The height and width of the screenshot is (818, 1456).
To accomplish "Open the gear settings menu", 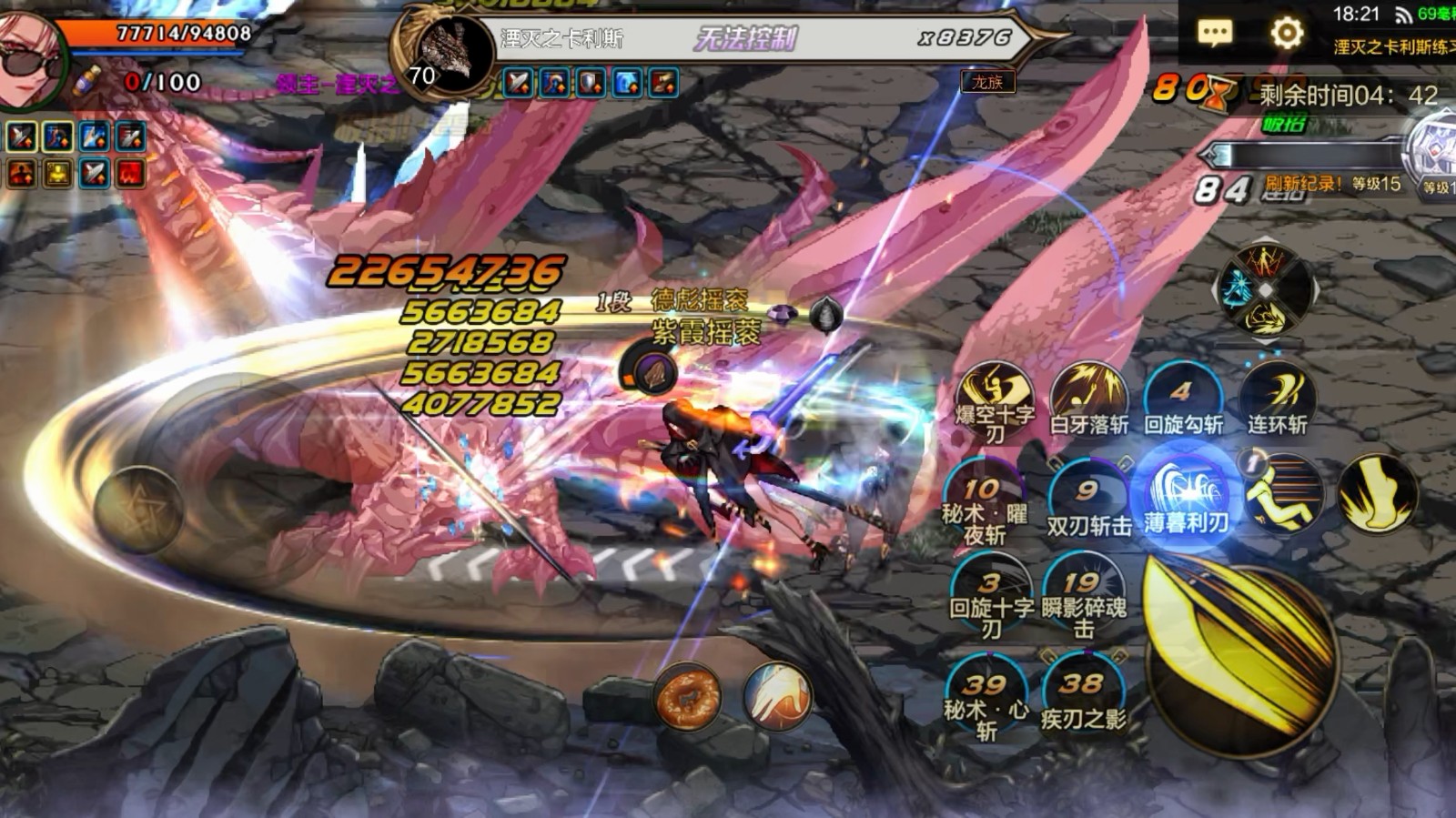I will pos(1286,34).
